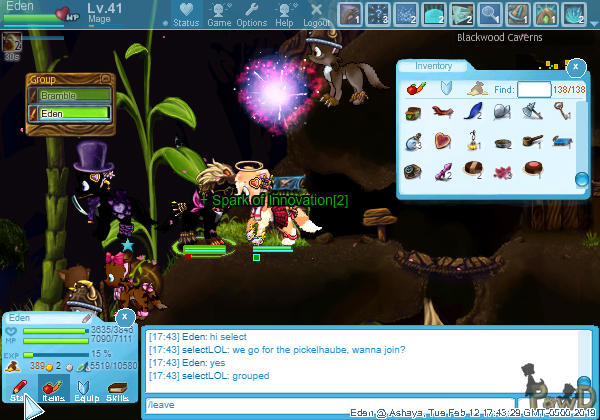
Task: Close the Eden status panel
Action: point(129,317)
